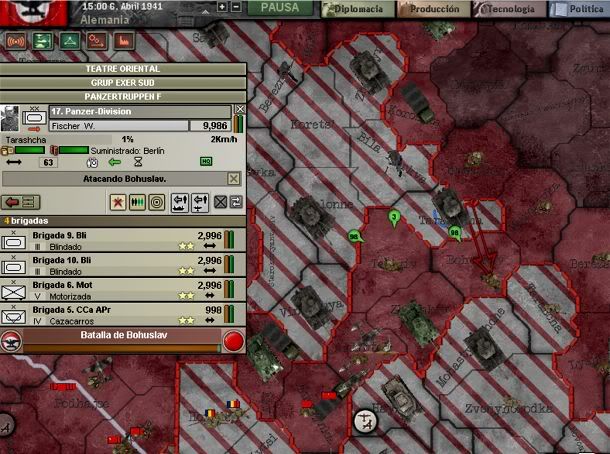Select GRUP EXER SUD in hierarchy
The height and width of the screenshot is (454, 610).
click(123, 81)
